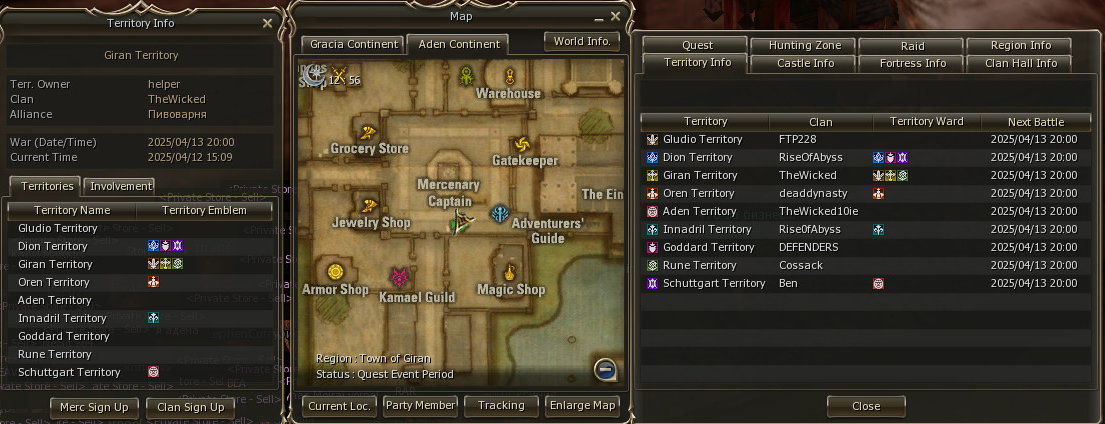Click the Party Member button

click(420, 405)
